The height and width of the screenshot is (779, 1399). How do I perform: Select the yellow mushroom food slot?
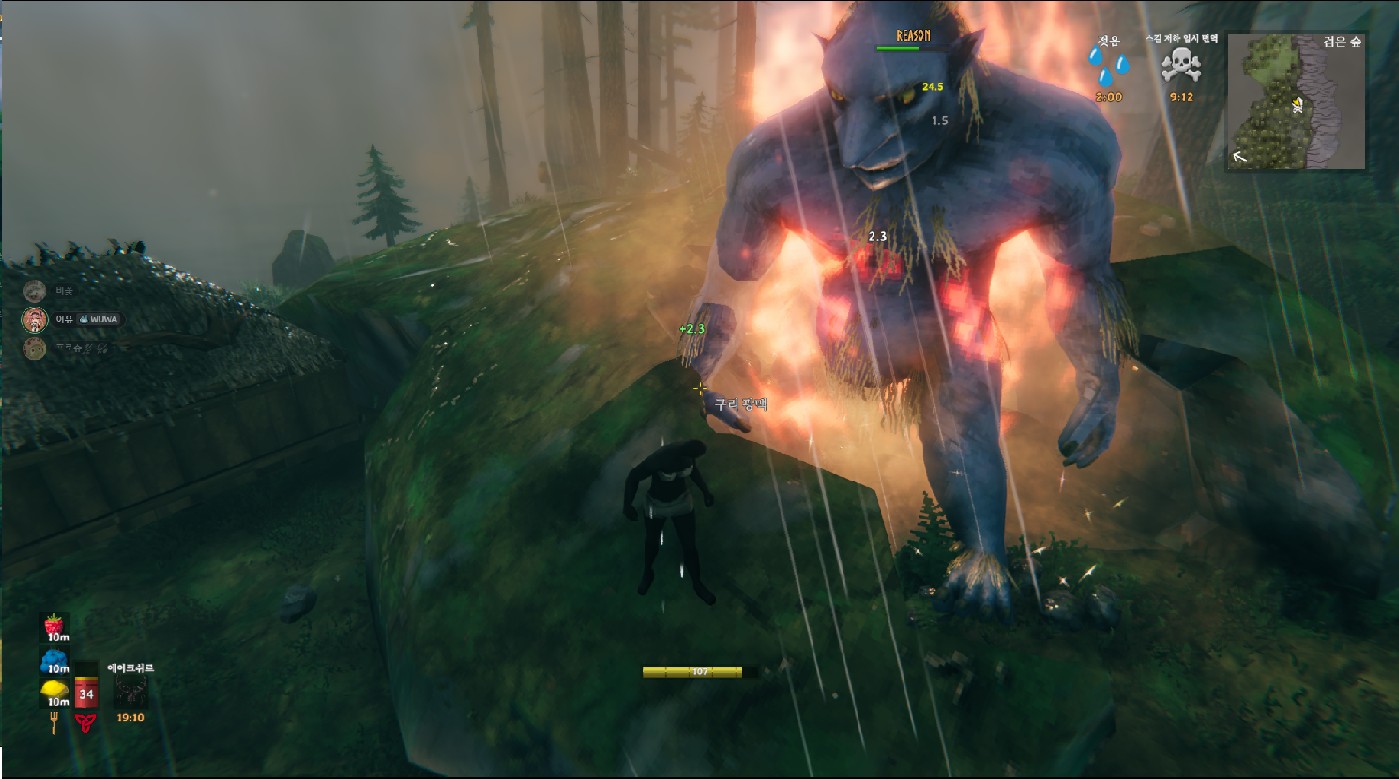pos(54,692)
